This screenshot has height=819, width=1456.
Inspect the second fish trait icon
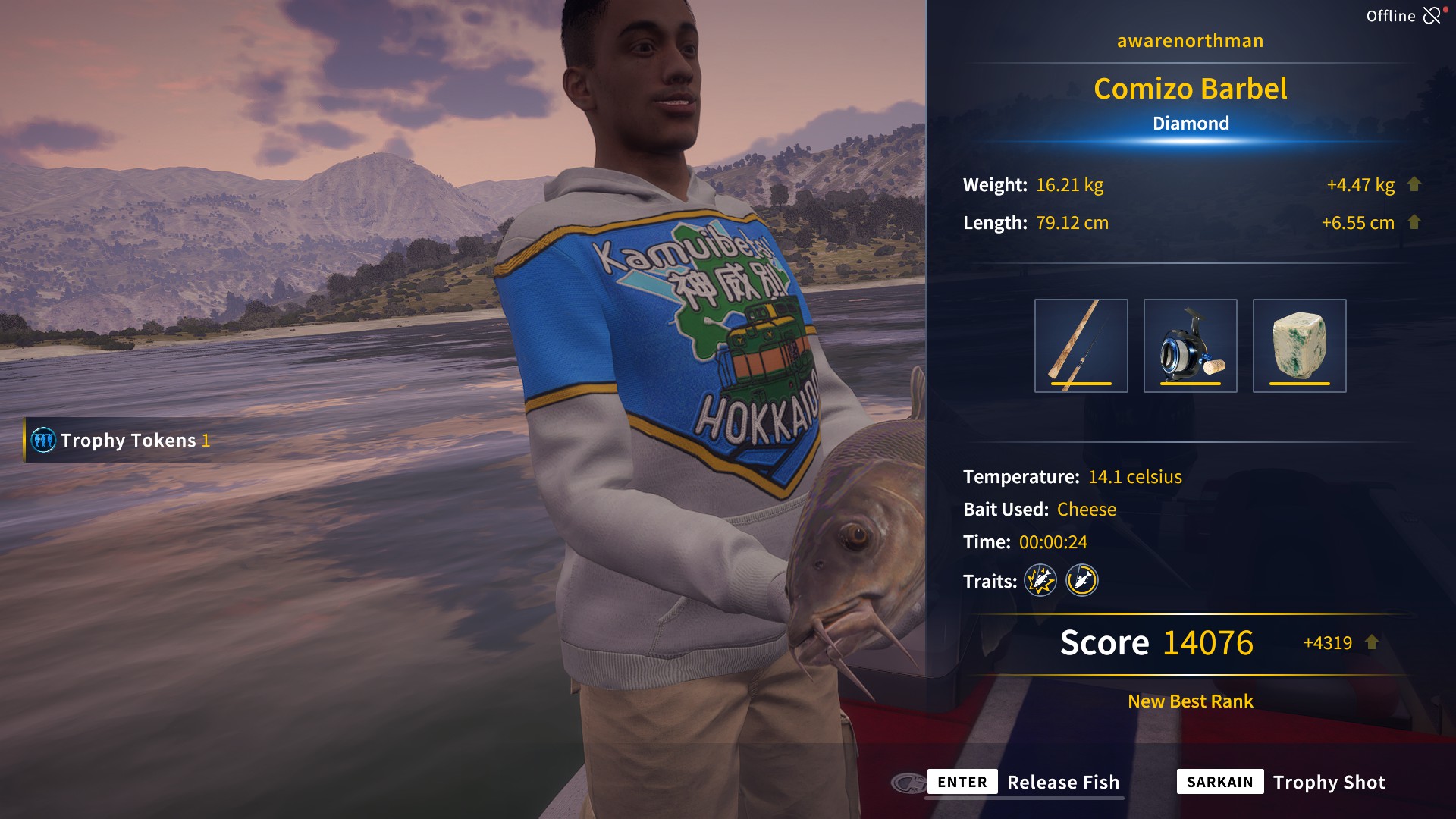[1082, 581]
